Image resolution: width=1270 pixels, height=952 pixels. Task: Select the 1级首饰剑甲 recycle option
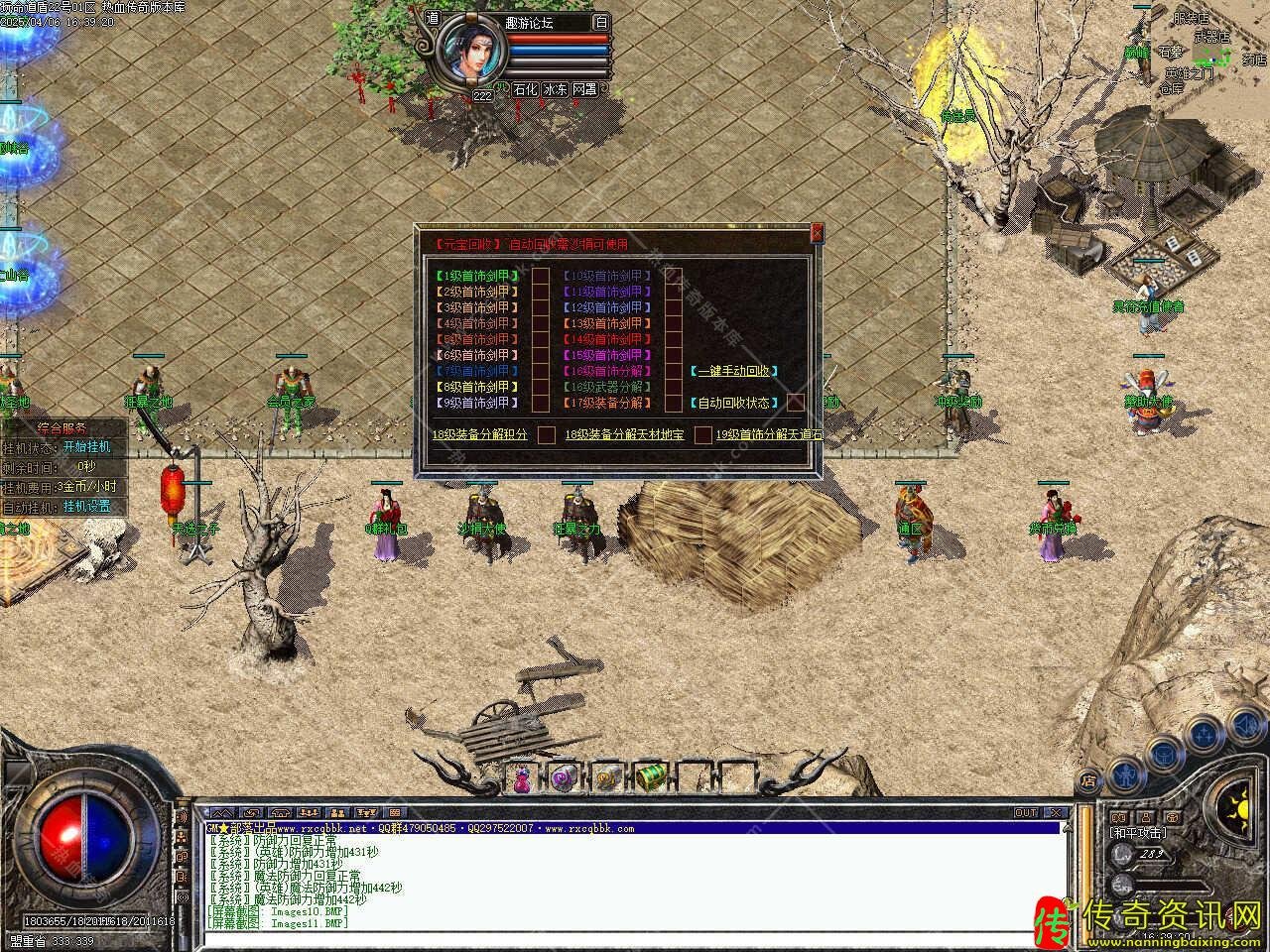(x=477, y=276)
